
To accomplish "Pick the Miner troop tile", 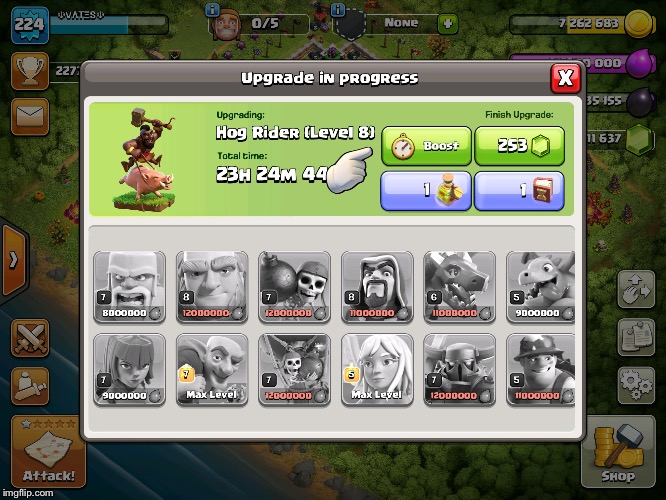I will (x=541, y=368).
